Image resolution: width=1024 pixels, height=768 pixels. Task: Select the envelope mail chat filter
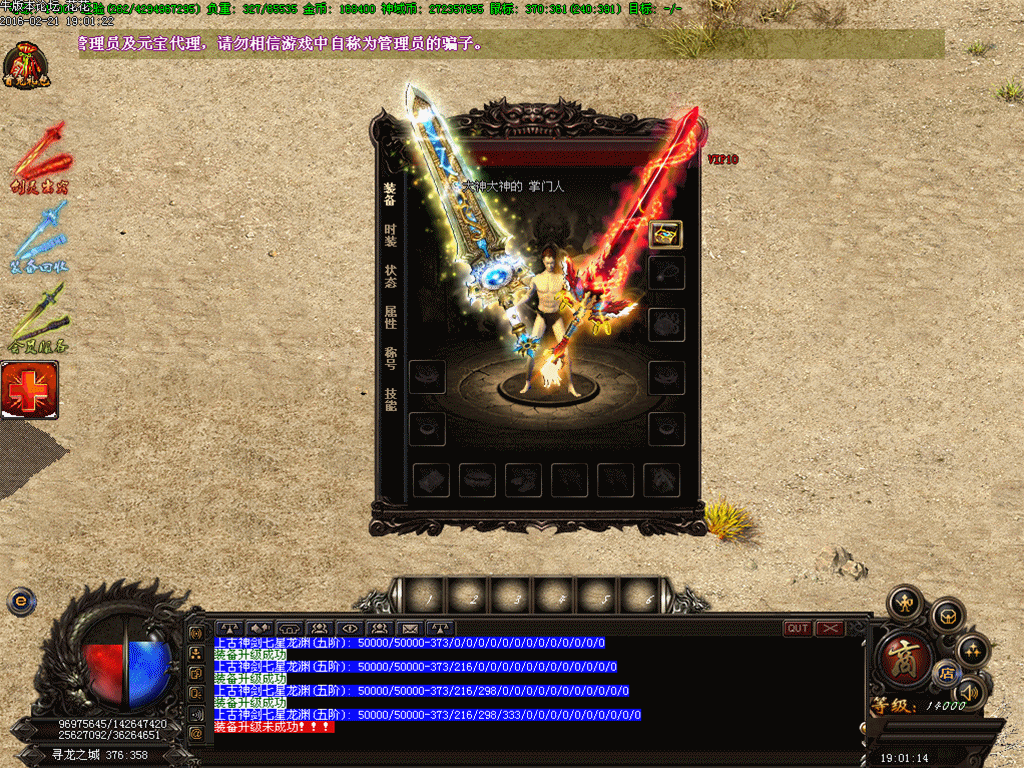pos(410,628)
